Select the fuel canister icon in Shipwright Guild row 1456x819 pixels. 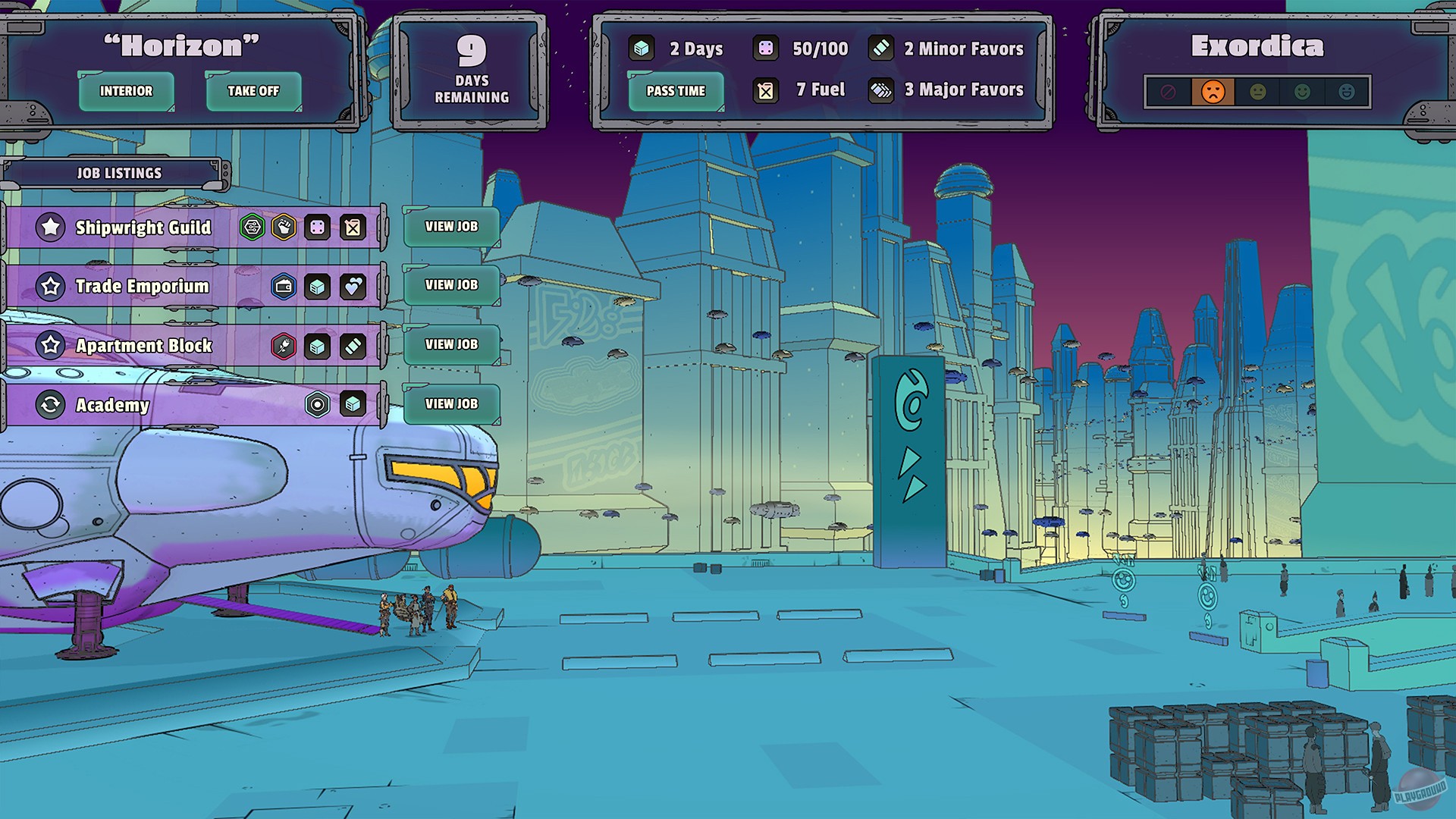351,227
